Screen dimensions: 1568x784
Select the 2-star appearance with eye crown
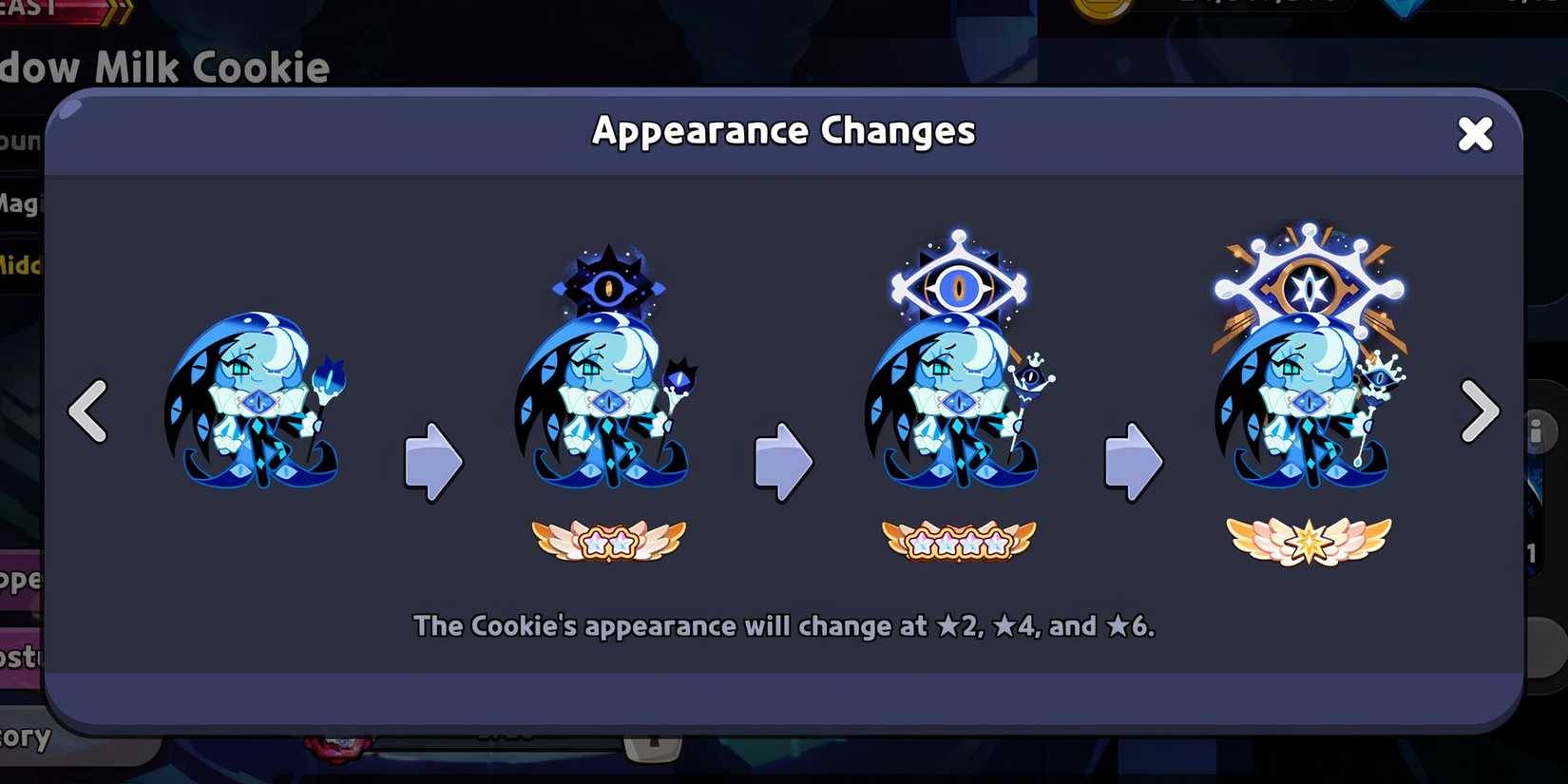point(608,380)
